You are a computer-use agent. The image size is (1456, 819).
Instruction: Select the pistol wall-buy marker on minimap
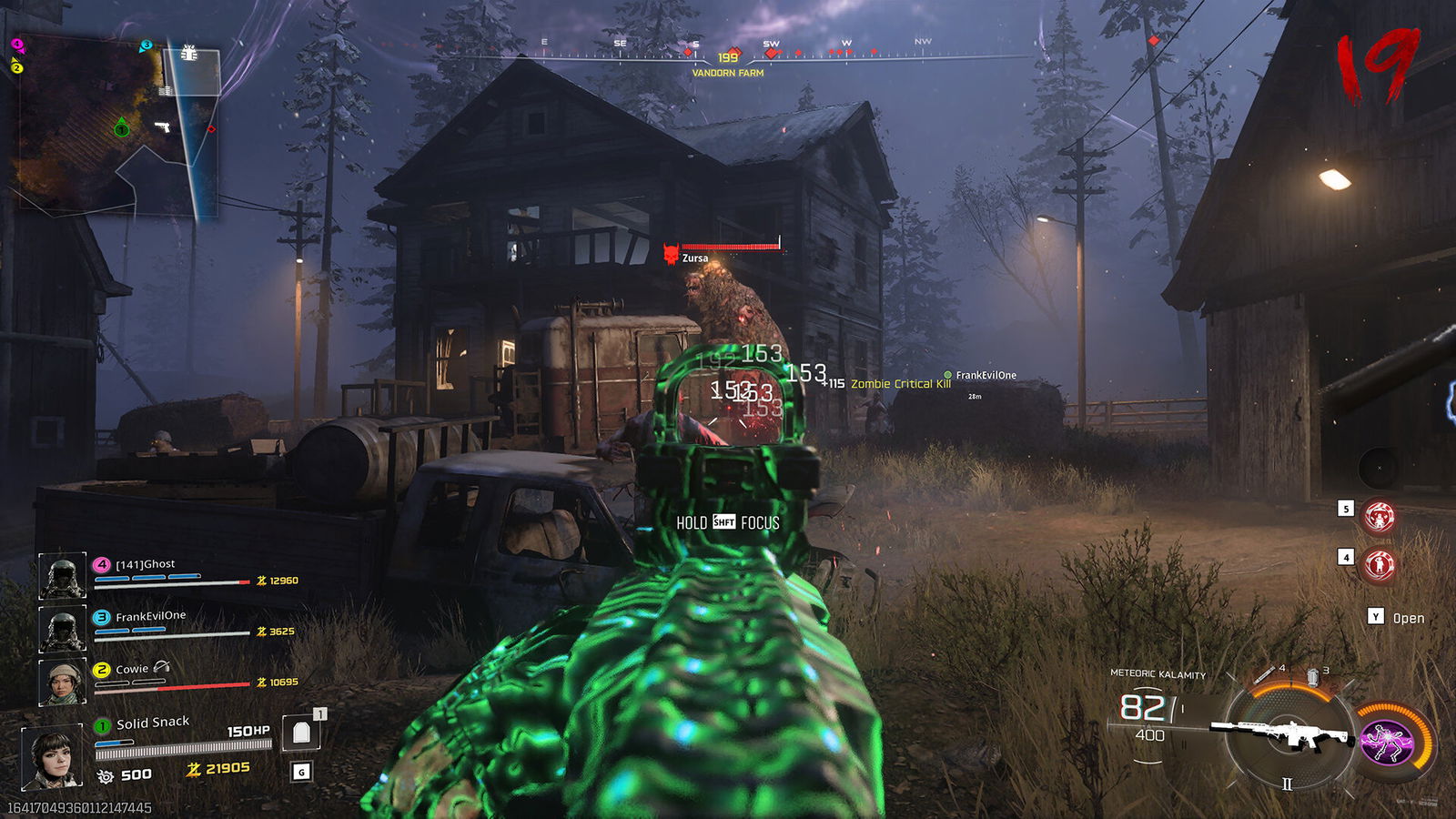click(x=163, y=126)
